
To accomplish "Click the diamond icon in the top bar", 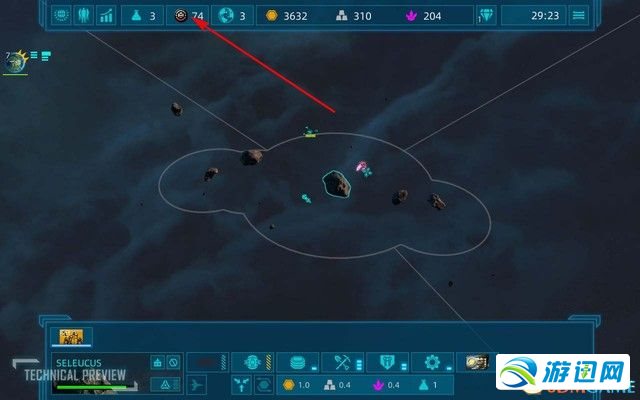I will [487, 16].
